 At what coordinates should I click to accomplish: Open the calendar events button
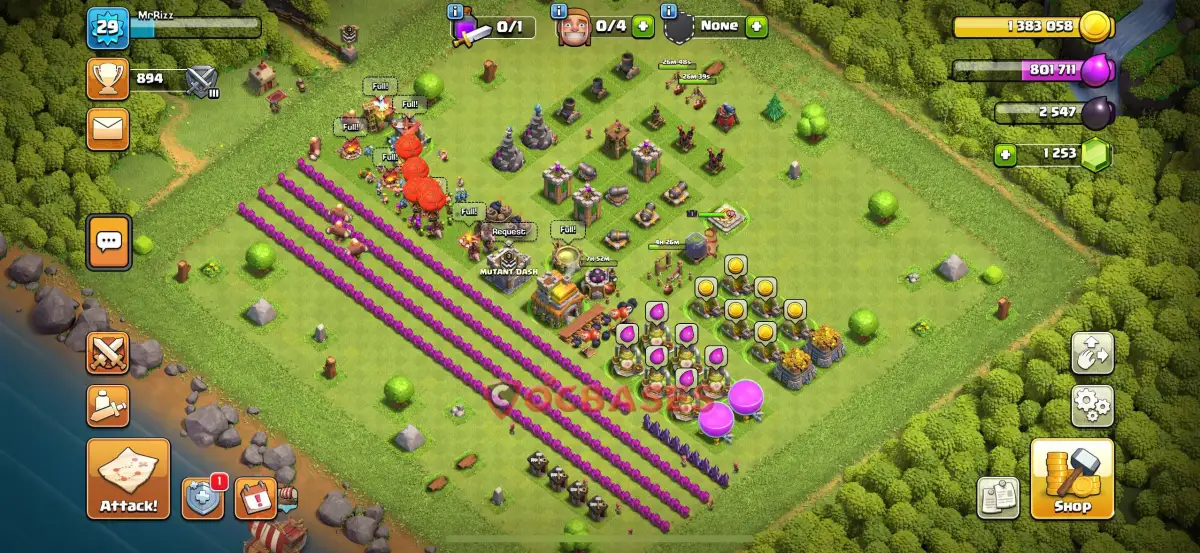click(x=255, y=497)
